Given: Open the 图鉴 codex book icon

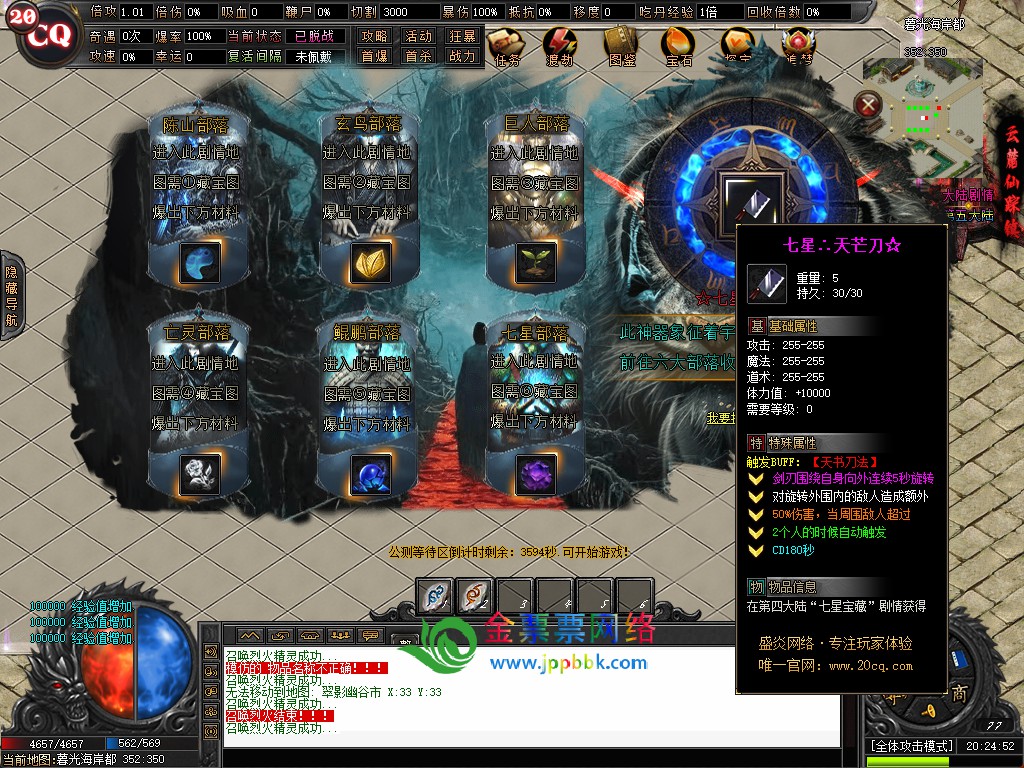Looking at the screenshot, I should coord(621,46).
